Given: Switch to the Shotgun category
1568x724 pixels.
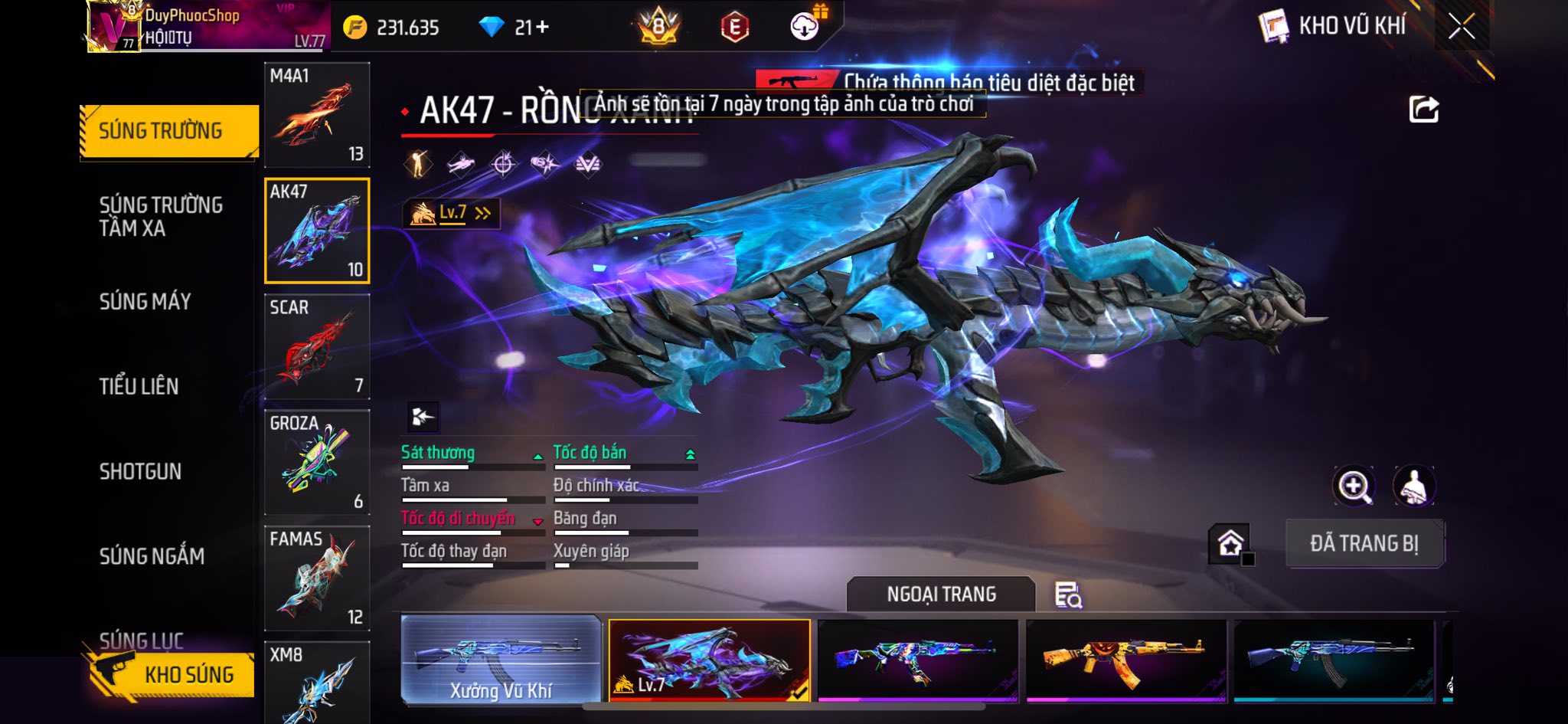Looking at the screenshot, I should pos(140,471).
